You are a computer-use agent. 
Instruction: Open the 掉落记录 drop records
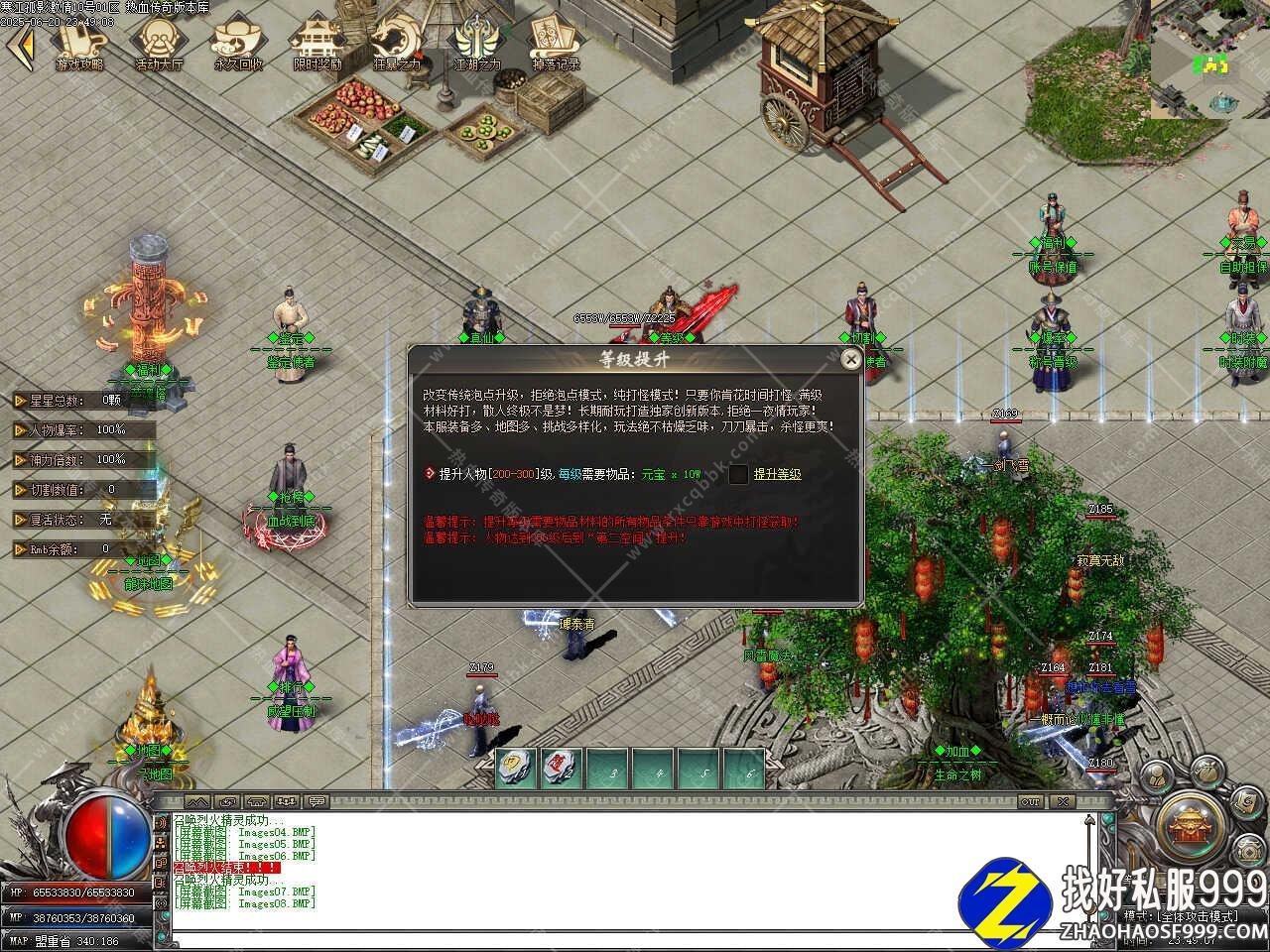pyautogui.click(x=556, y=44)
